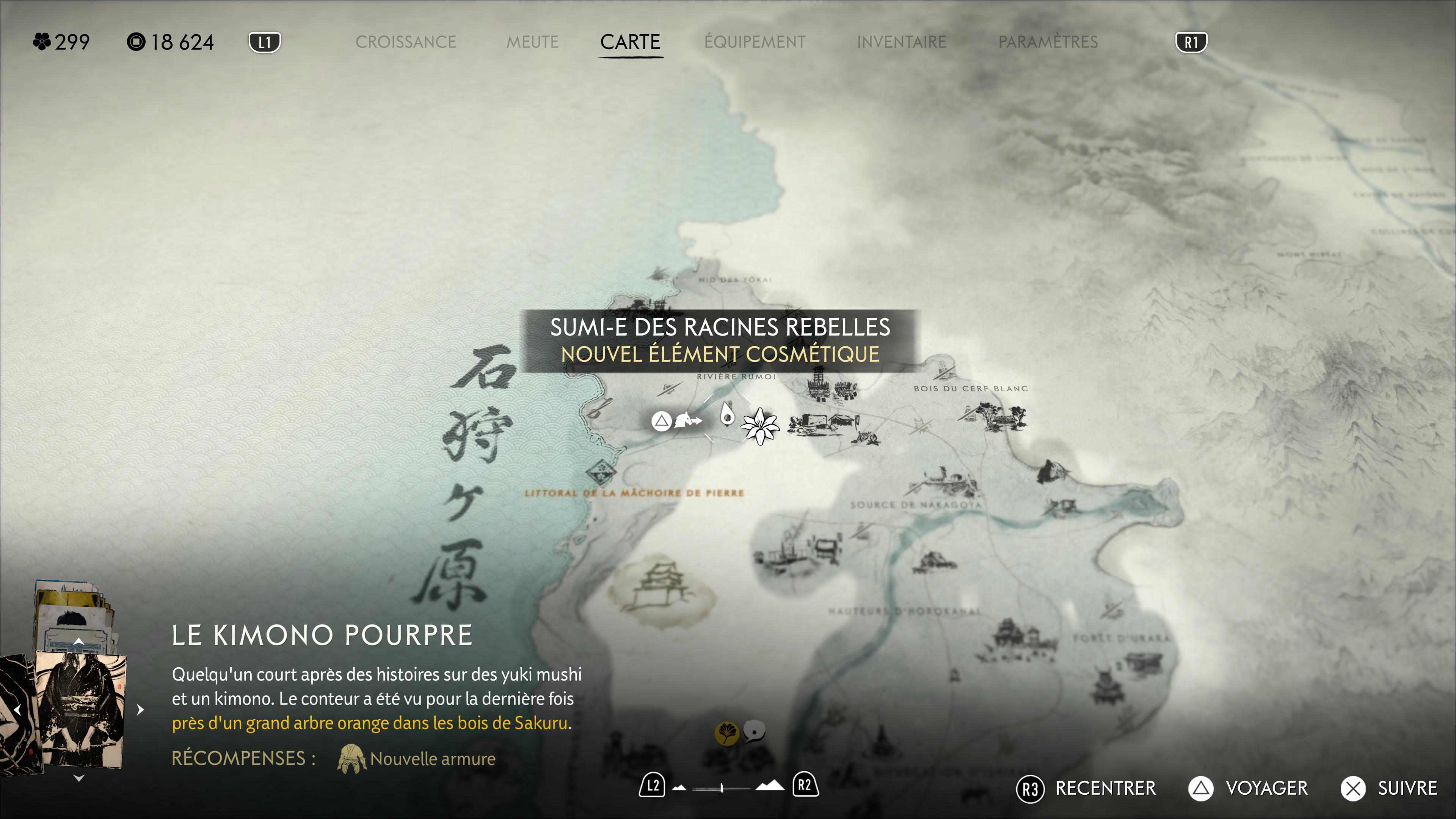1456x819 pixels.
Task: Choose the horse fast-travel marker
Action: click(687, 420)
